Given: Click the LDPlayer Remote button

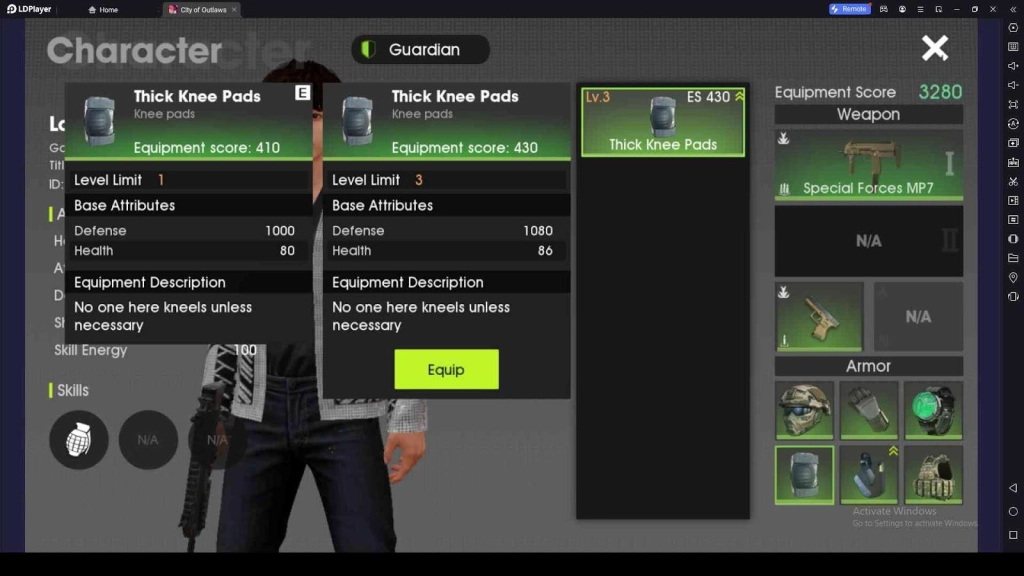Looking at the screenshot, I should [849, 9].
